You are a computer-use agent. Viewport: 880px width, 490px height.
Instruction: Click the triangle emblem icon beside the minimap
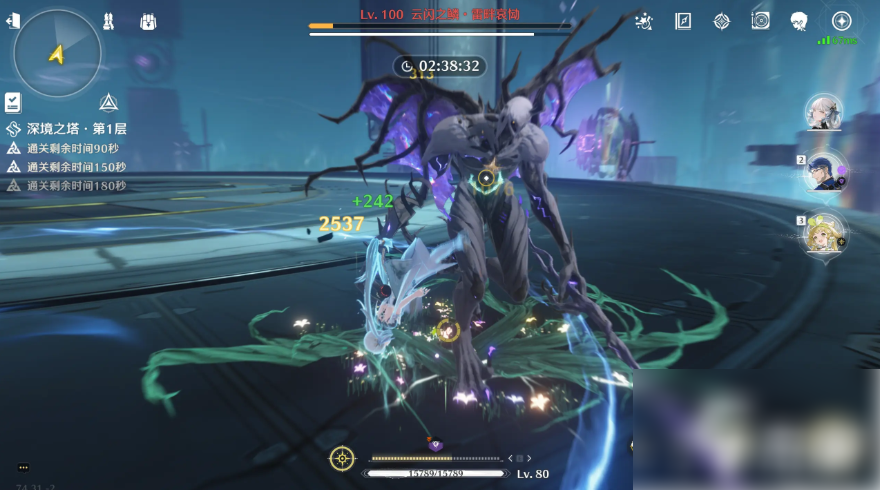pyautogui.click(x=109, y=102)
